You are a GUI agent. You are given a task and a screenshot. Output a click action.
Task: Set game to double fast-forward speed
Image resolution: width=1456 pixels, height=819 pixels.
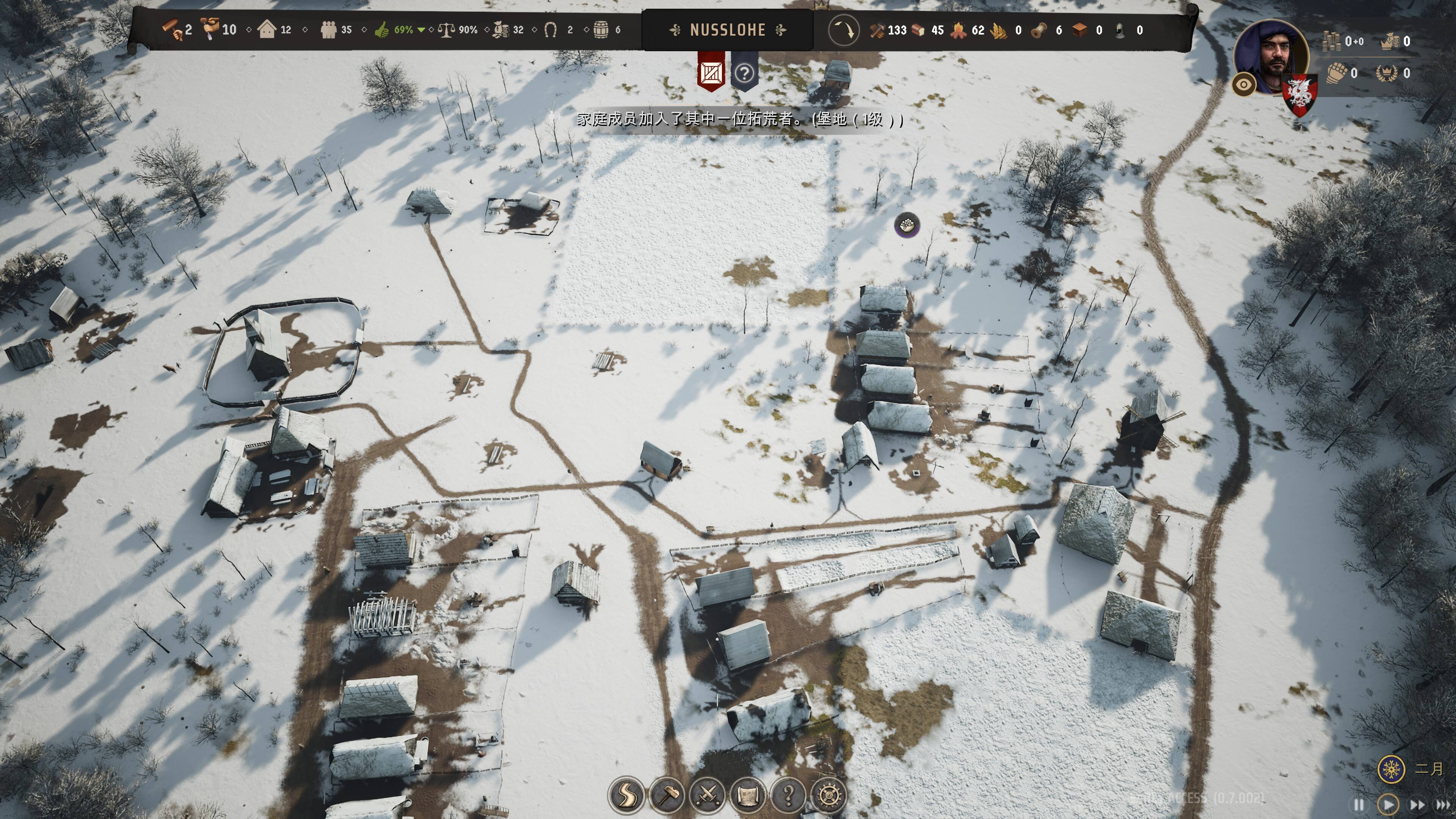click(x=1417, y=804)
